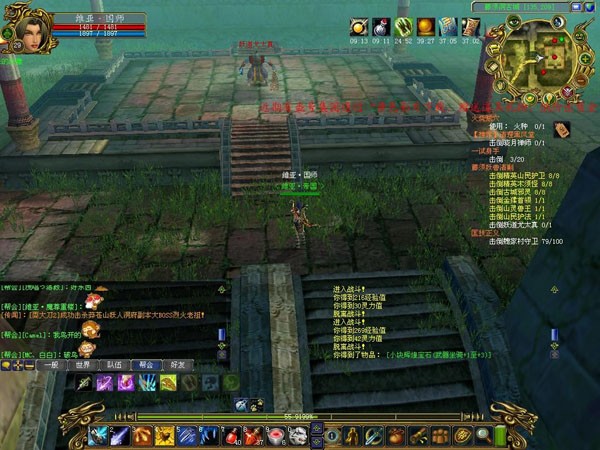
Task: Select the first blue blade skill slot
Action: tap(99, 435)
